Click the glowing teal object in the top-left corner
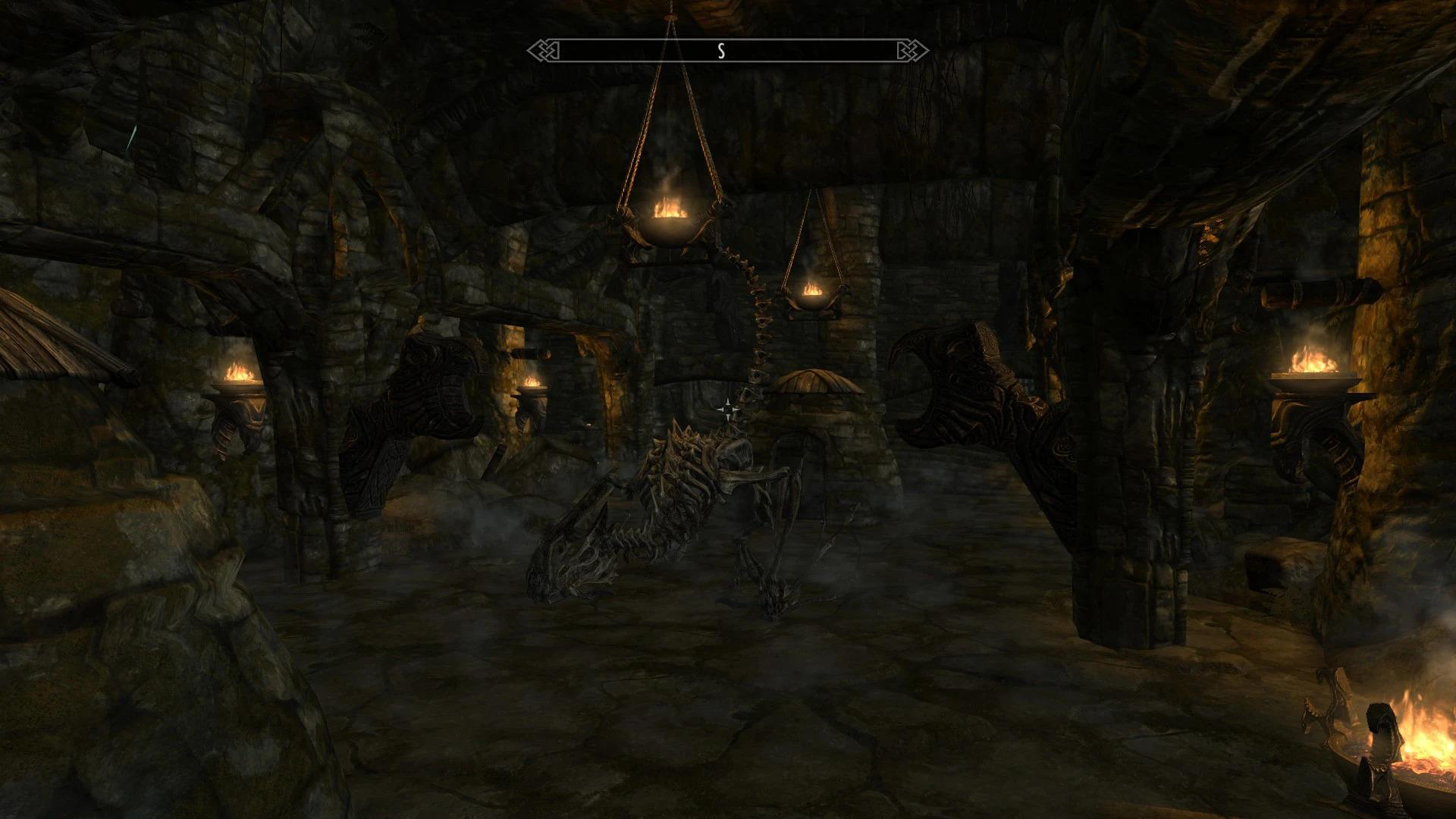The width and height of the screenshot is (1456, 819). tap(133, 136)
